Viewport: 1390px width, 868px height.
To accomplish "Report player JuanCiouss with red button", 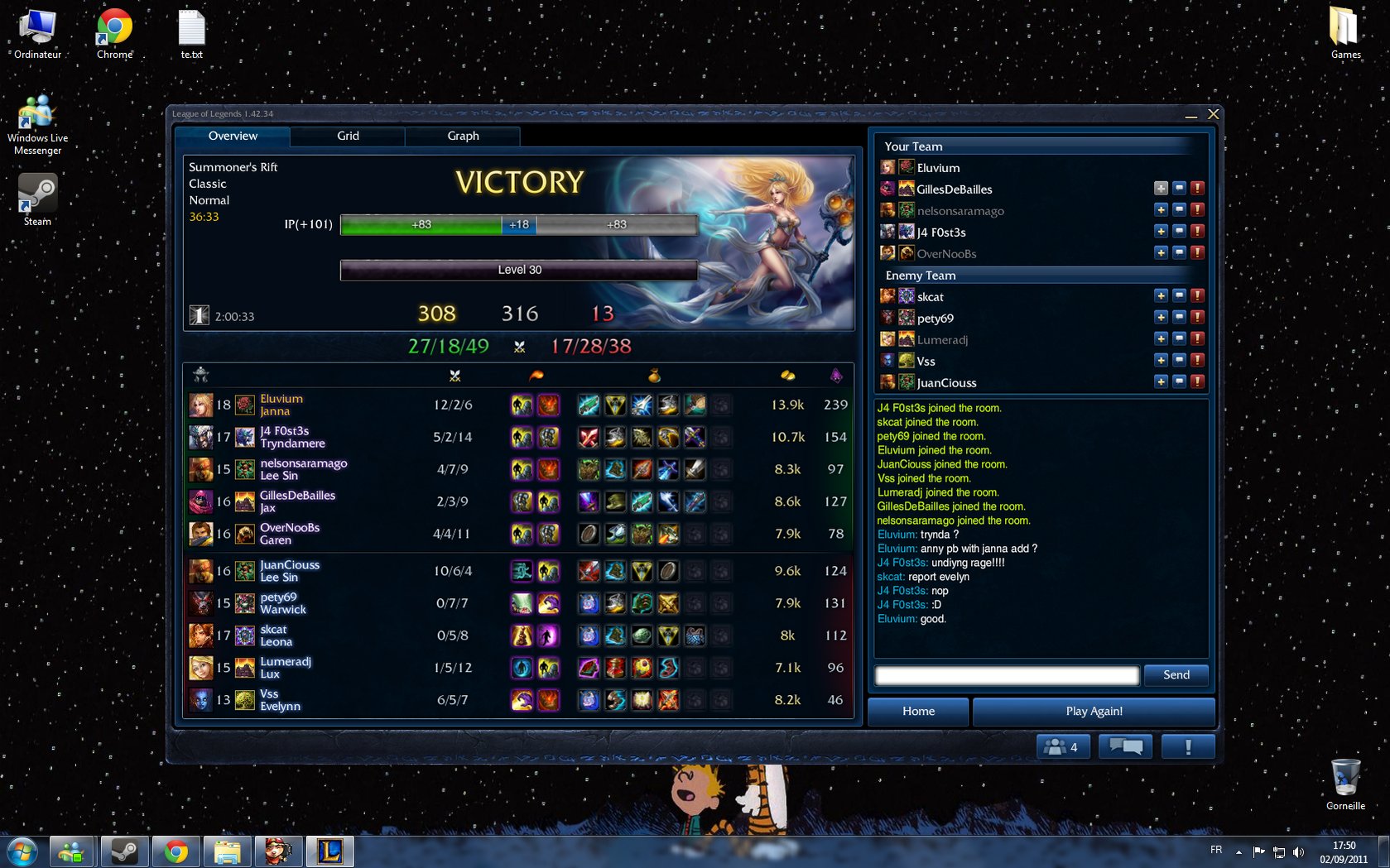I will click(1197, 381).
